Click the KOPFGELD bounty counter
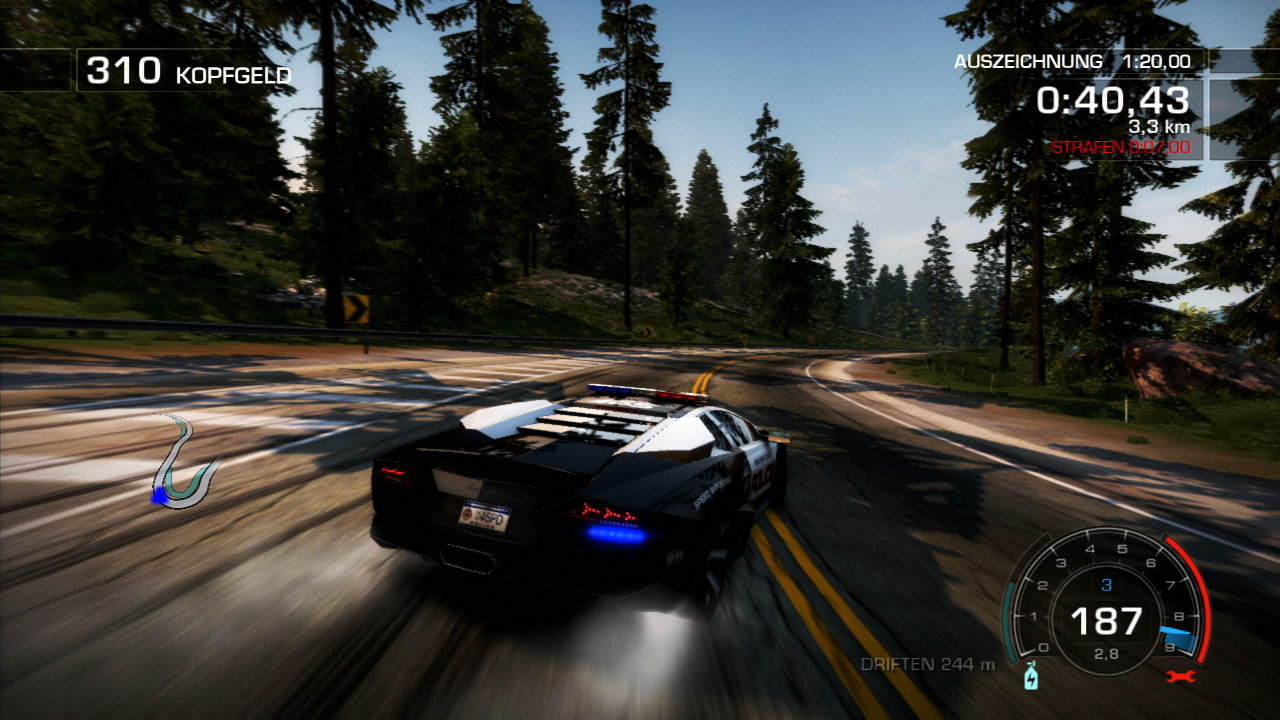This screenshot has height=720, width=1280. tap(232, 72)
